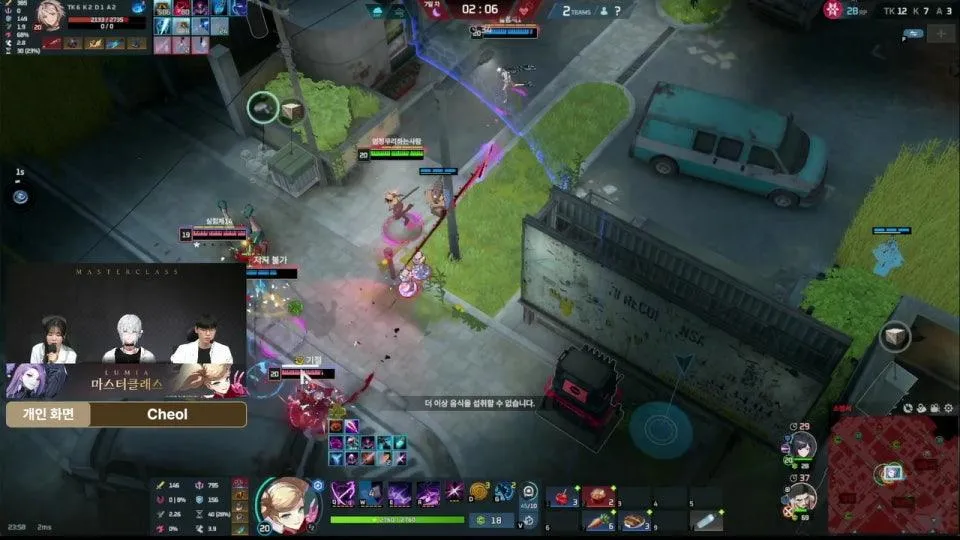Image resolution: width=960 pixels, height=540 pixels.
Task: Click the stone block item bubble
Action: pos(263,107)
